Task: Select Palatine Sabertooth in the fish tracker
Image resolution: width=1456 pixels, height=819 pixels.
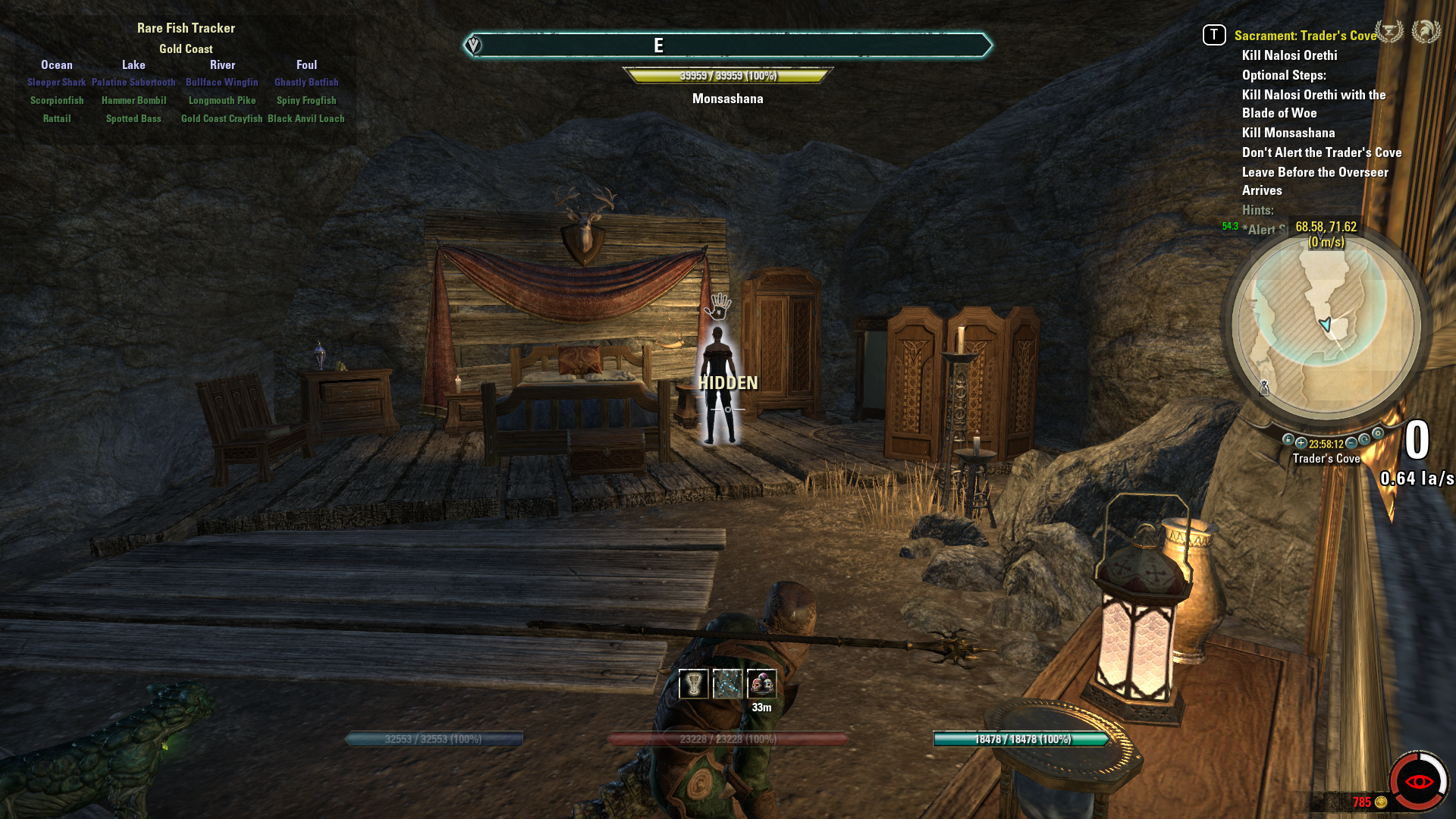Action: [x=133, y=83]
